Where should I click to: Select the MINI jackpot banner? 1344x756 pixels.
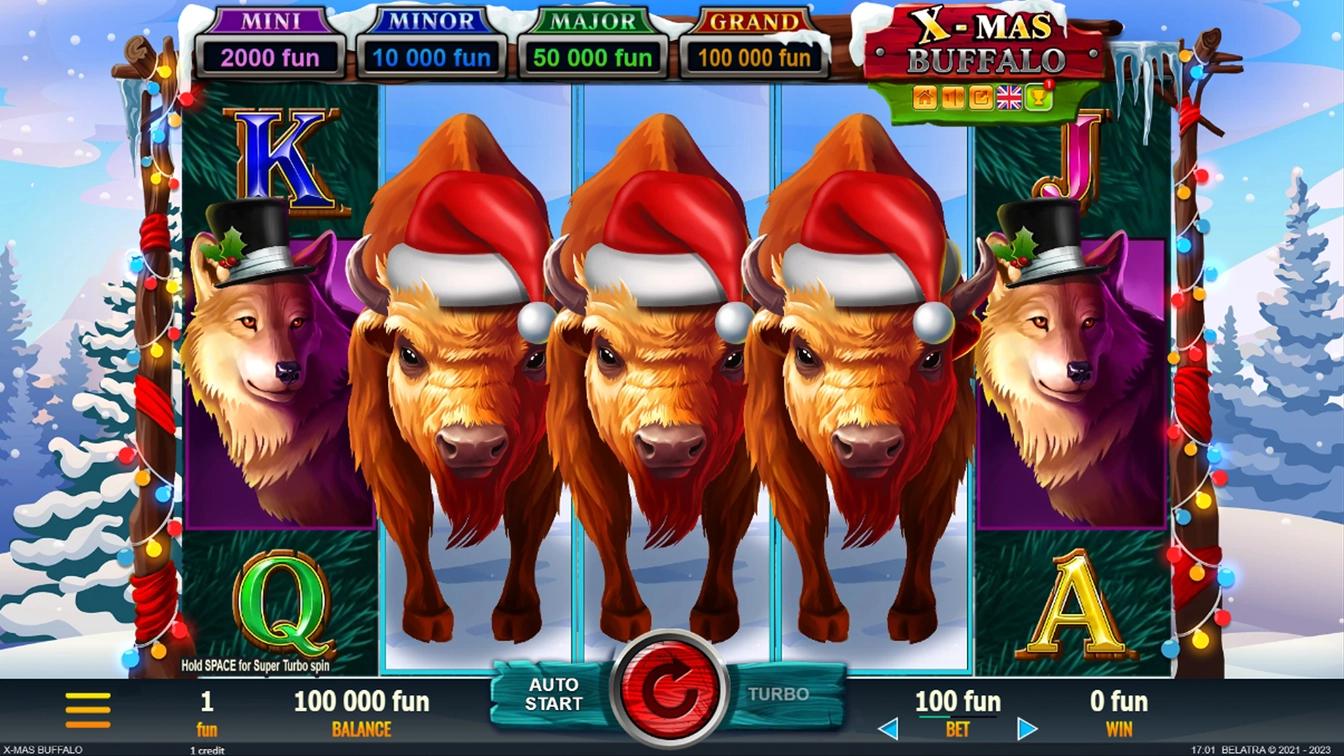tap(270, 40)
